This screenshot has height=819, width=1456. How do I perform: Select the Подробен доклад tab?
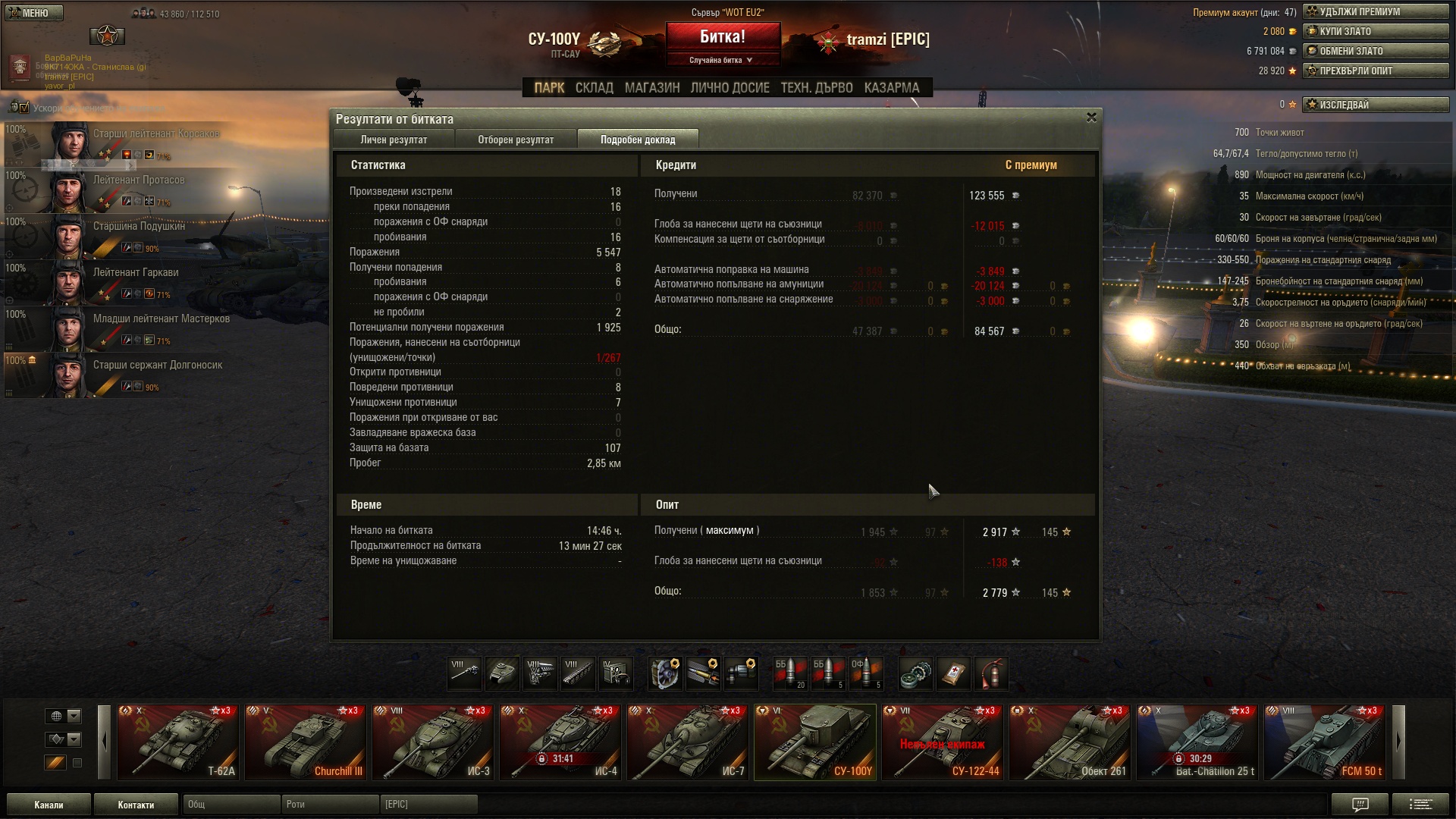click(x=638, y=140)
